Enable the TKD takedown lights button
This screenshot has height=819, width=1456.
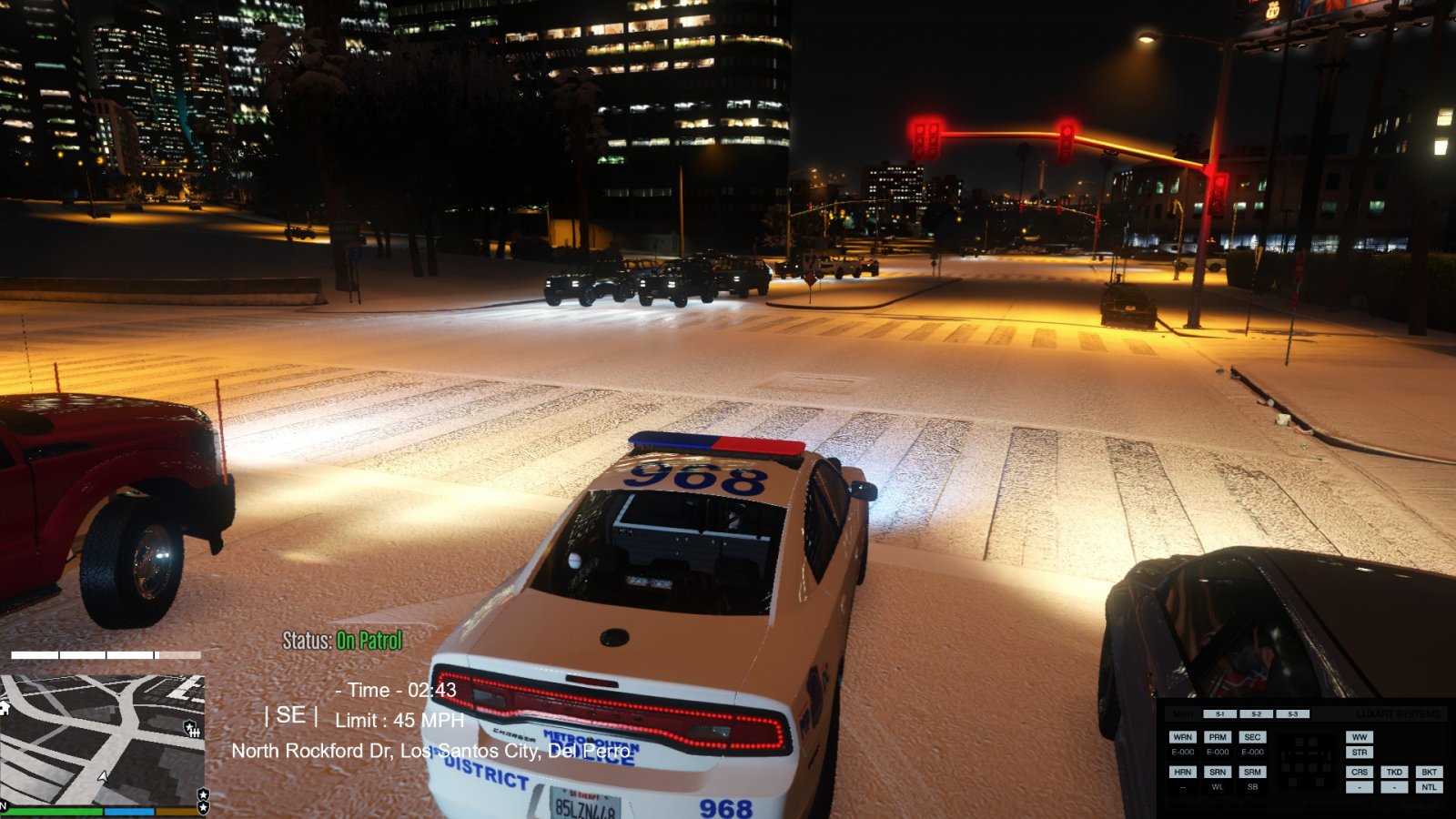(x=1394, y=772)
